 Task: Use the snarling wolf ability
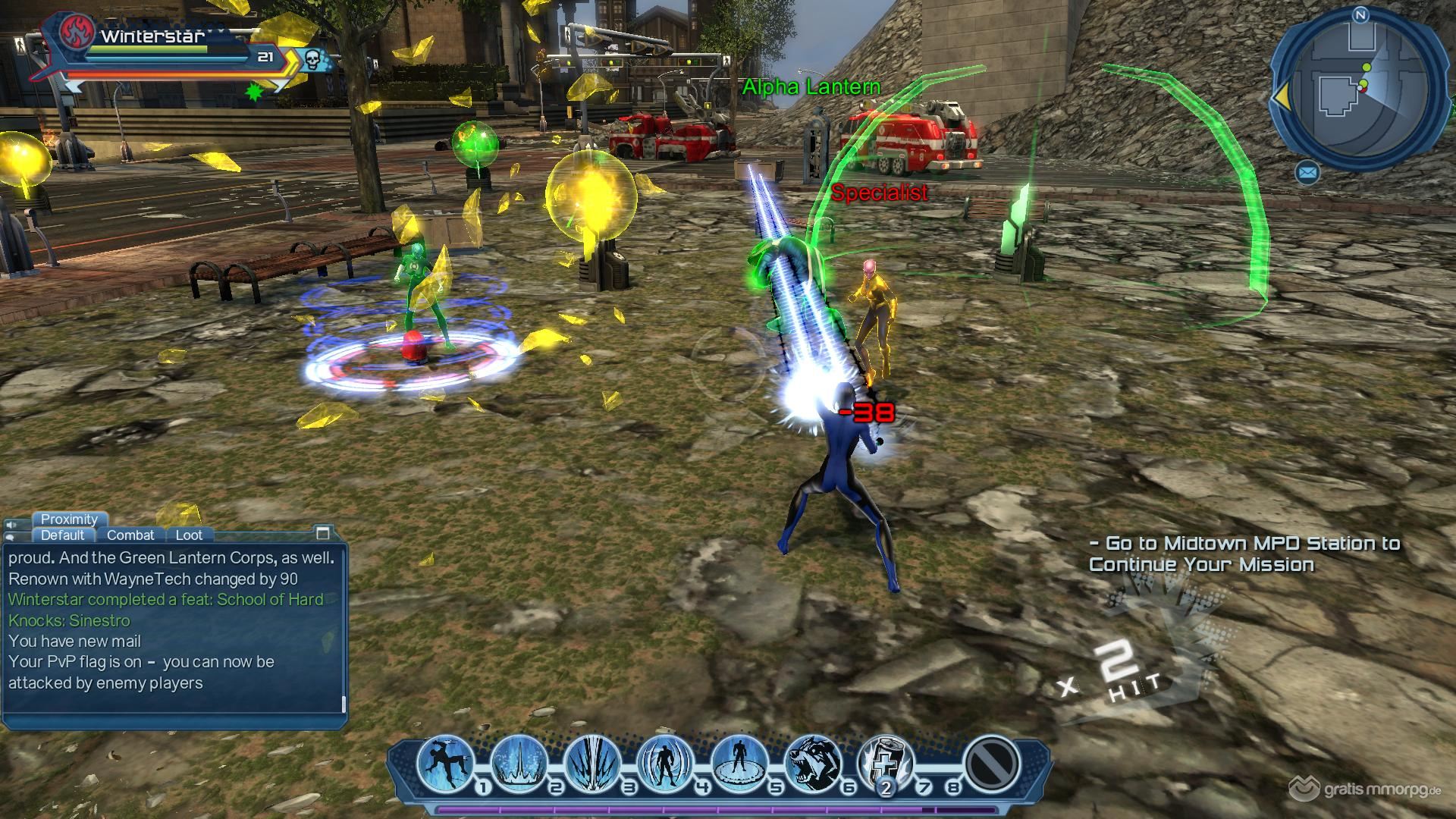click(x=813, y=761)
